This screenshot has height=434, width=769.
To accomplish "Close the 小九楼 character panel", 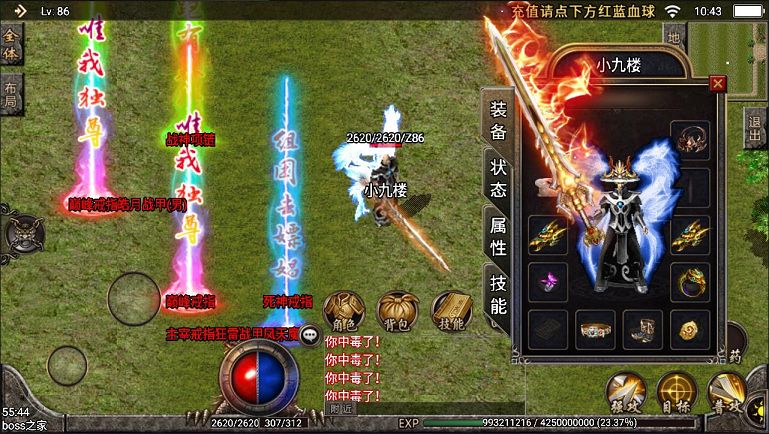I will 716,84.
